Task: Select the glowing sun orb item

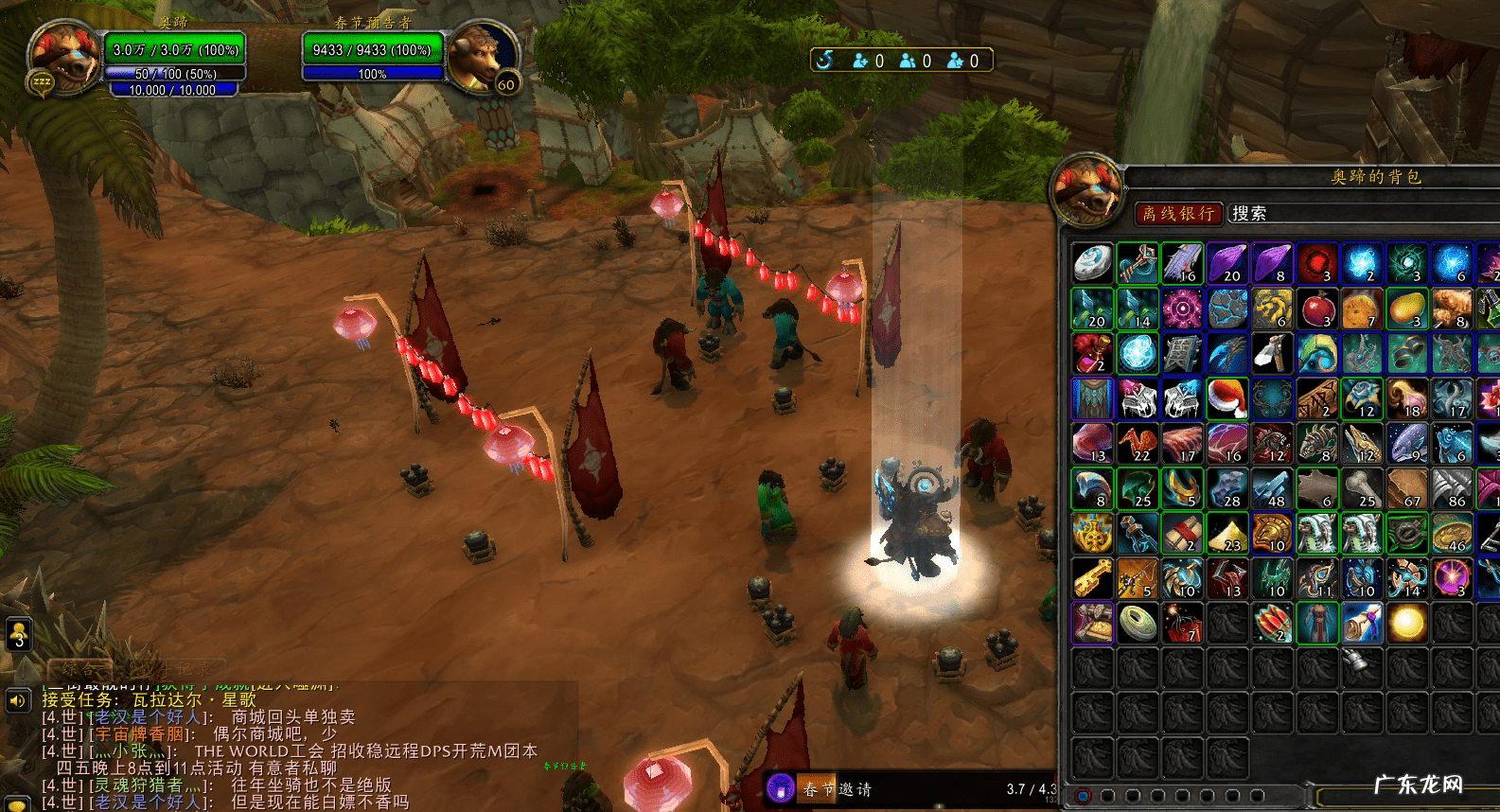Action: 1406,624
